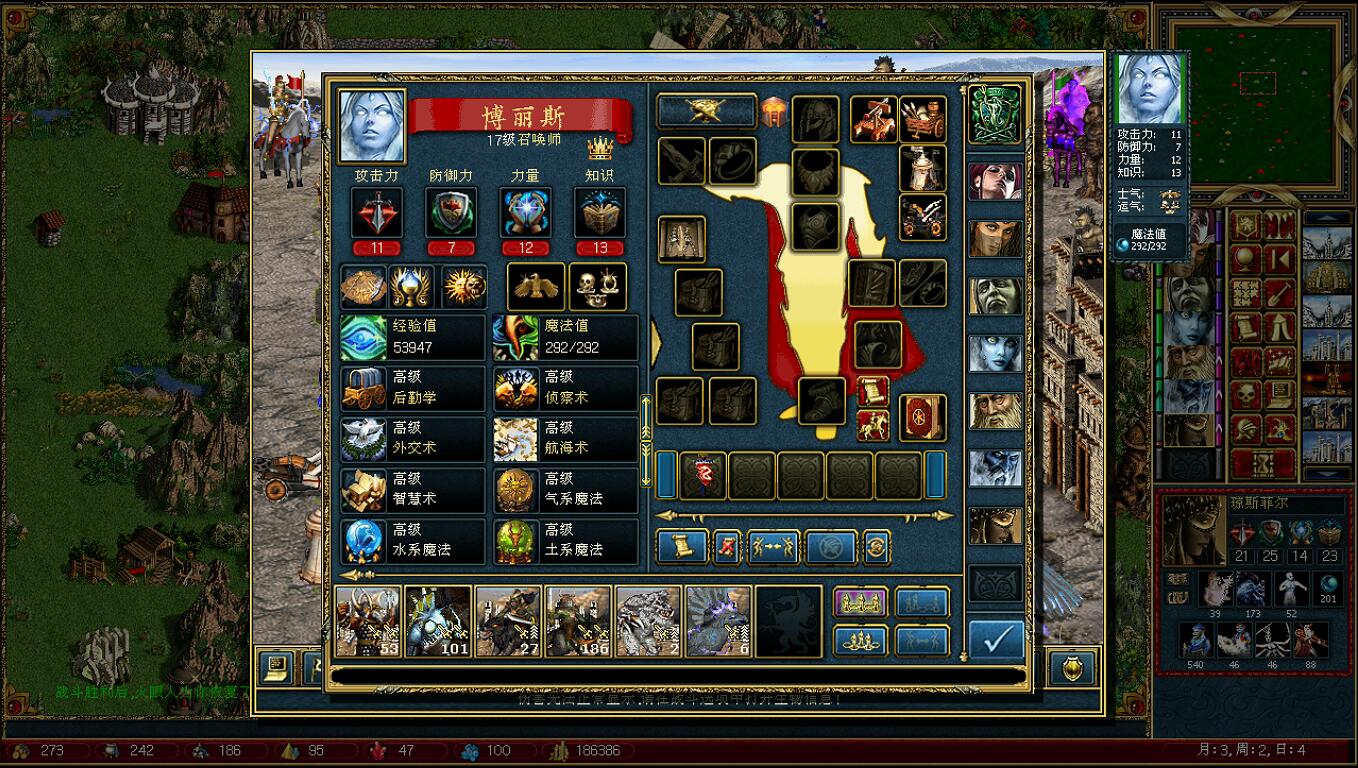Choose the 53-unit creature stack
This screenshot has height=768, width=1358.
(368, 621)
